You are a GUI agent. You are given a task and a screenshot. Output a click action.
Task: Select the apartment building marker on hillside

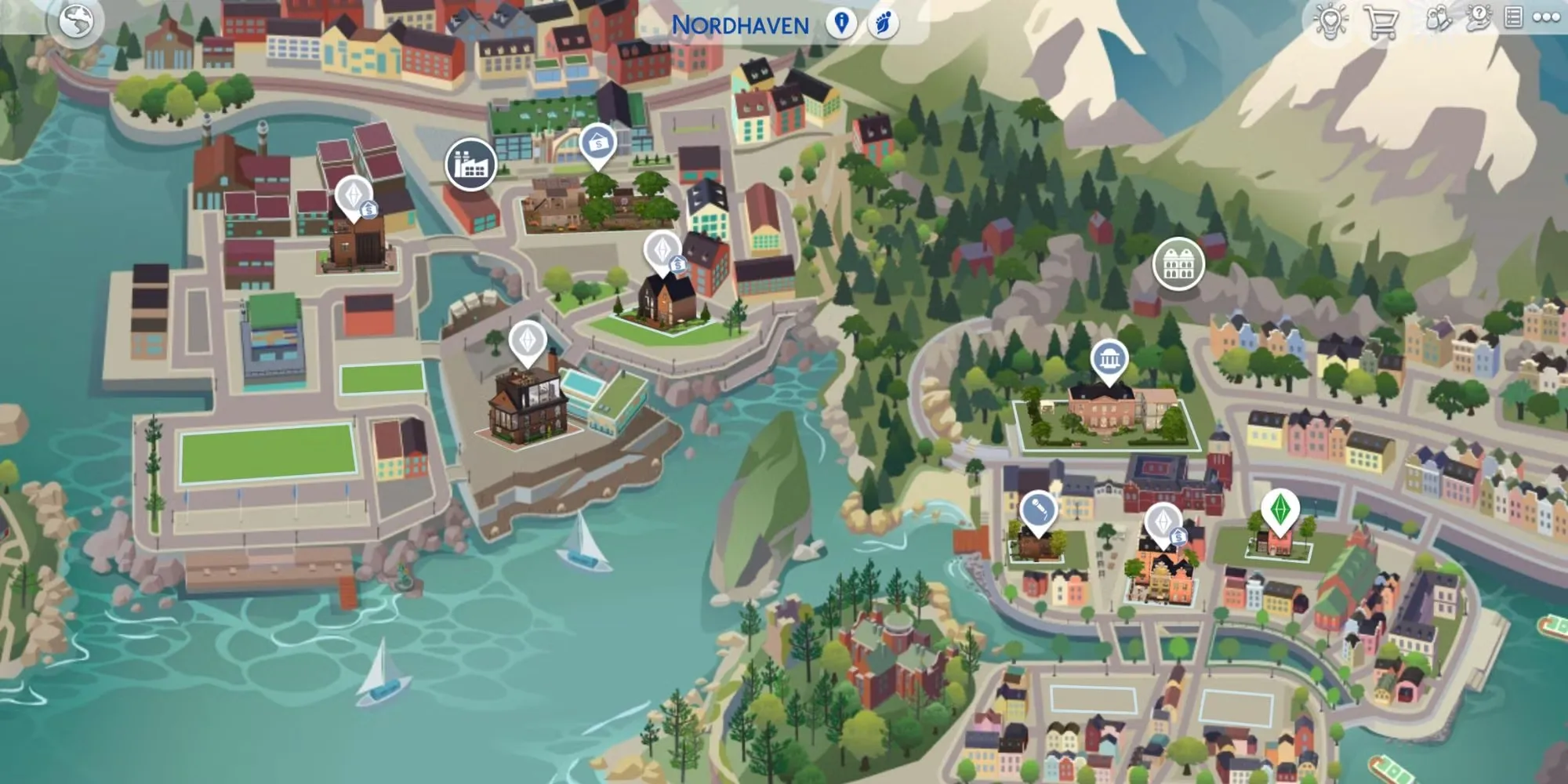[x=1178, y=264]
